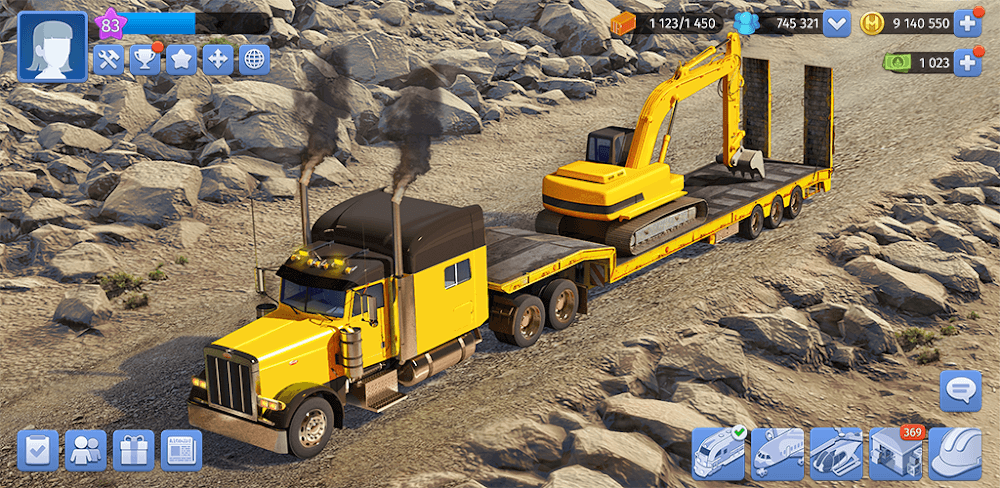
Task: Open the chat speech bubble
Action: tap(960, 390)
